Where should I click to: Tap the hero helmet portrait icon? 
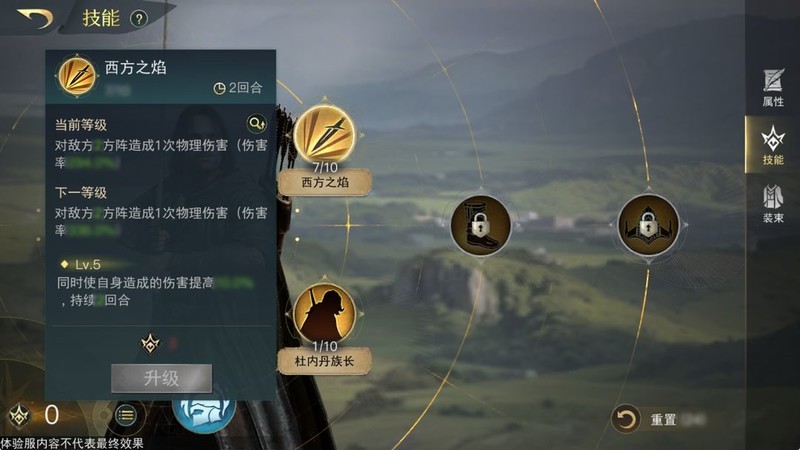204,412
